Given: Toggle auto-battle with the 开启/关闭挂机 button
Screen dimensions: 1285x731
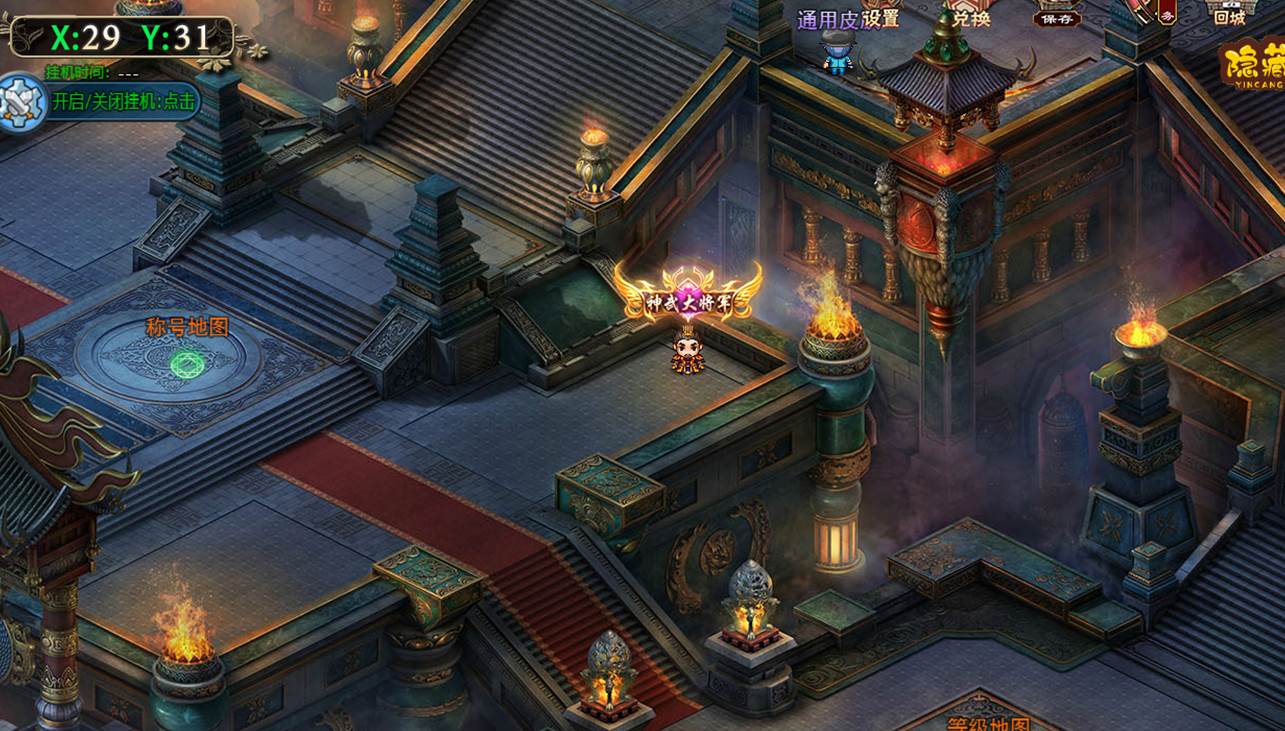Looking at the screenshot, I should [124, 101].
